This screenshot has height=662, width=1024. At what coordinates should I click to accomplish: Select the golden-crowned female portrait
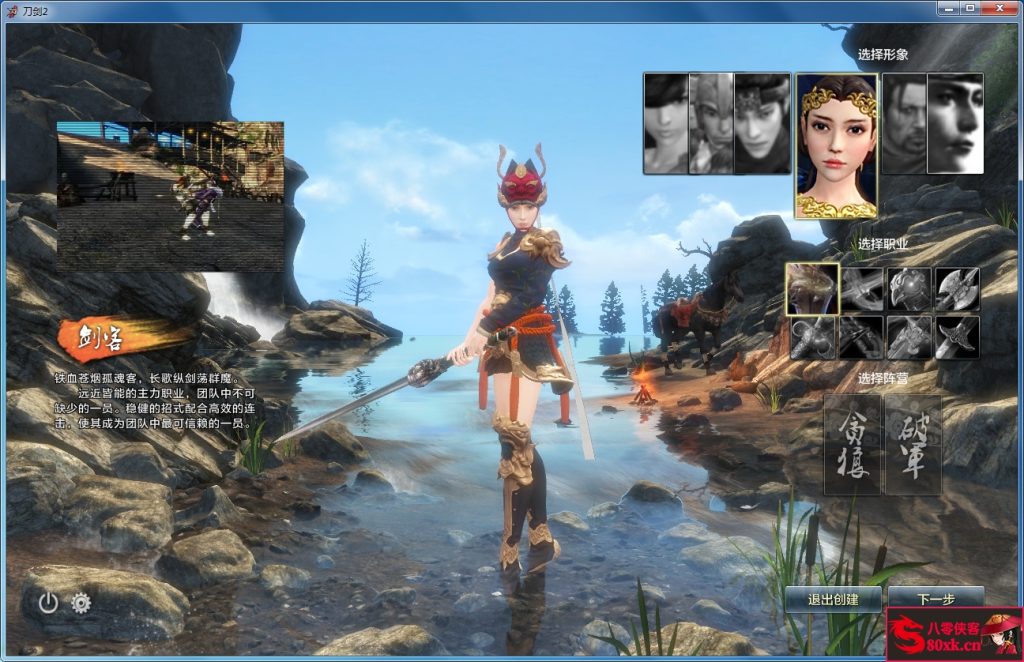[837, 145]
